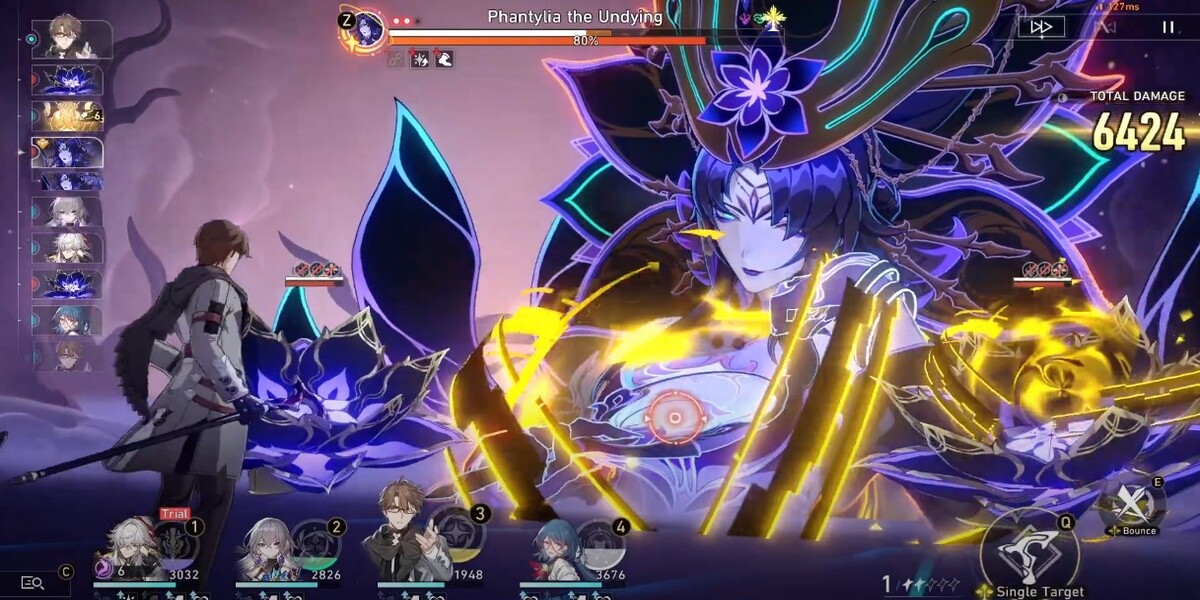Viewport: 1200px width, 600px height.
Task: Open the battle details magnifier button
Action: 33,582
